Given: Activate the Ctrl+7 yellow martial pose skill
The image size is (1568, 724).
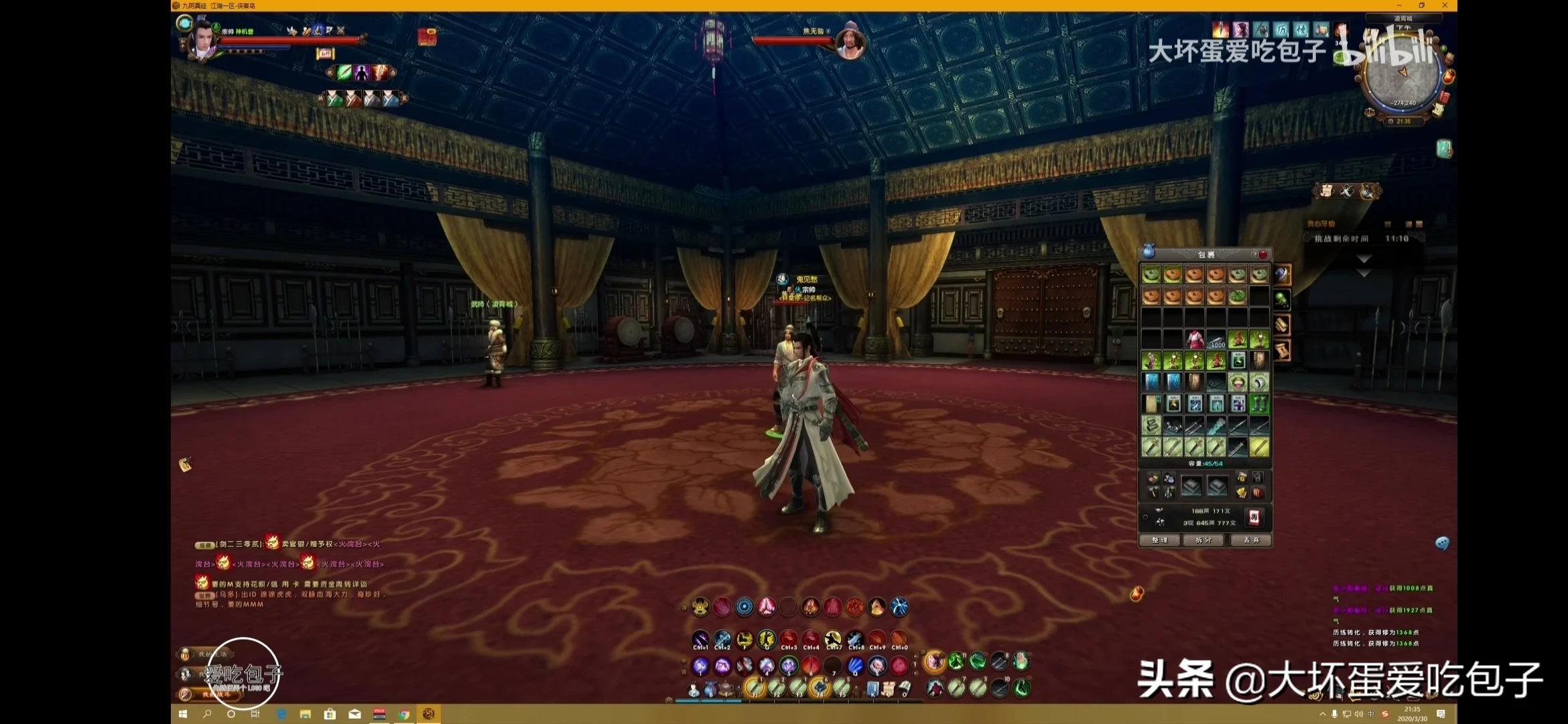Looking at the screenshot, I should click(833, 640).
